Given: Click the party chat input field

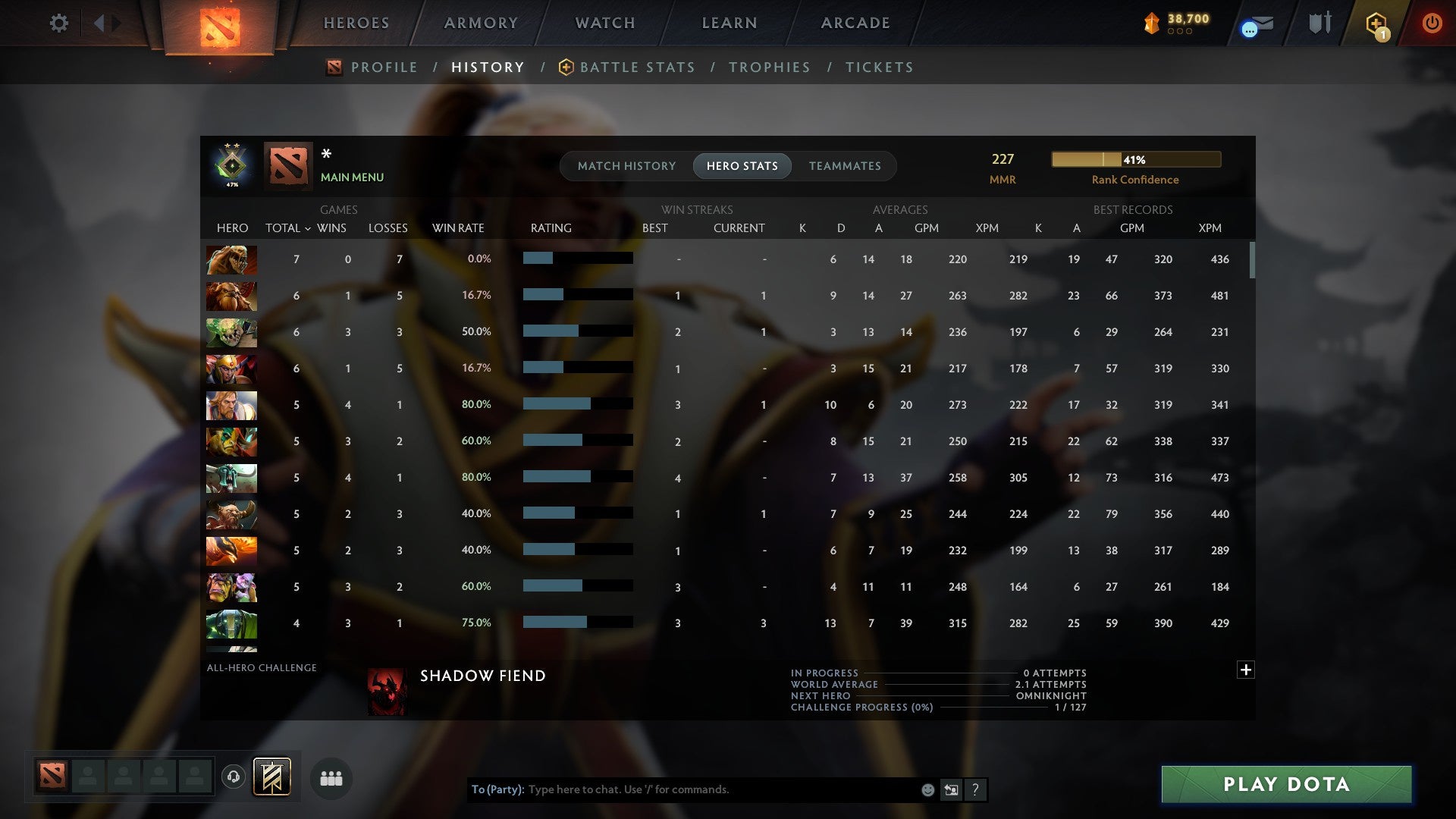Looking at the screenshot, I should click(682, 789).
